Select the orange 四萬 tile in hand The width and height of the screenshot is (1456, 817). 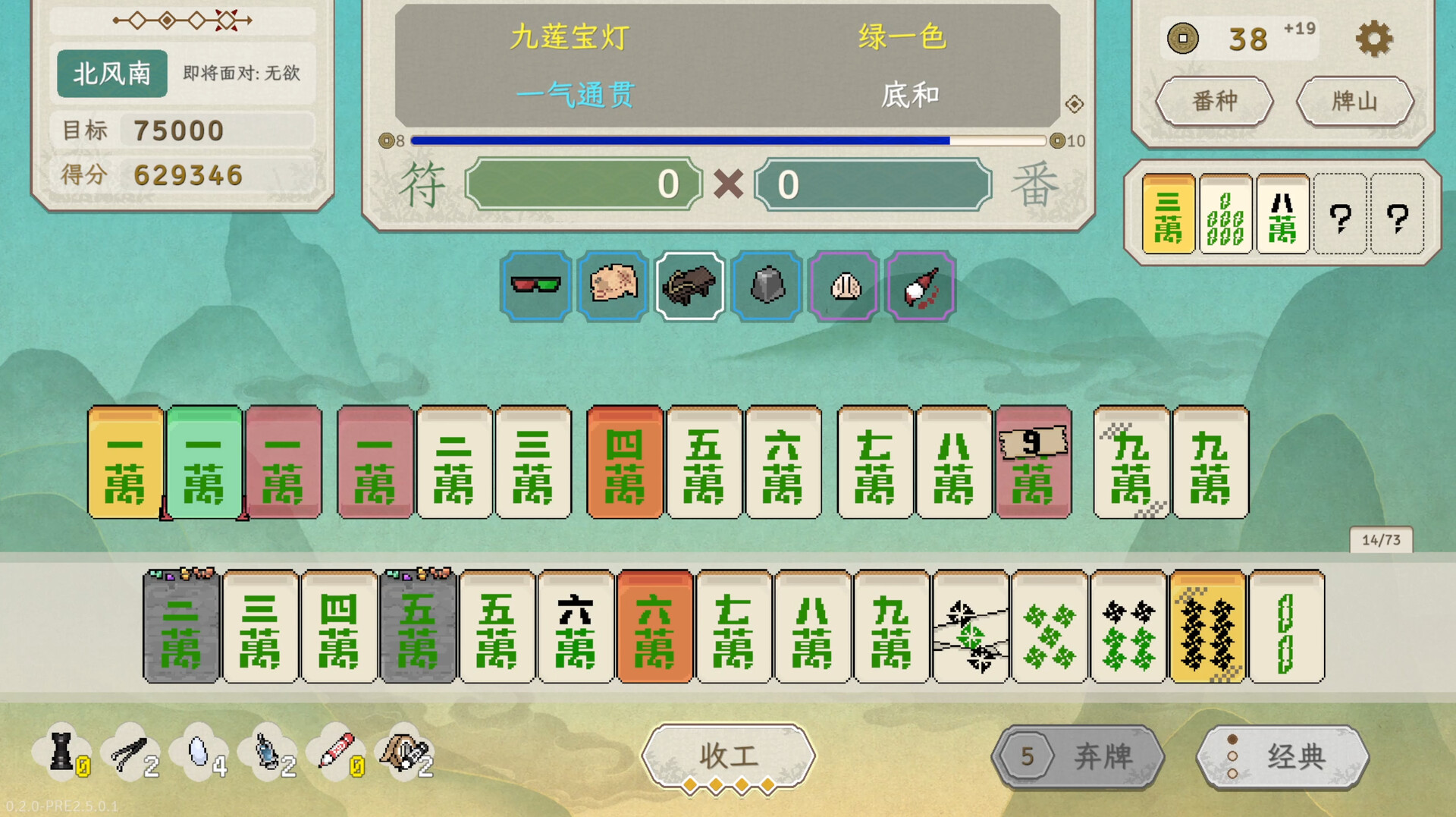[624, 463]
